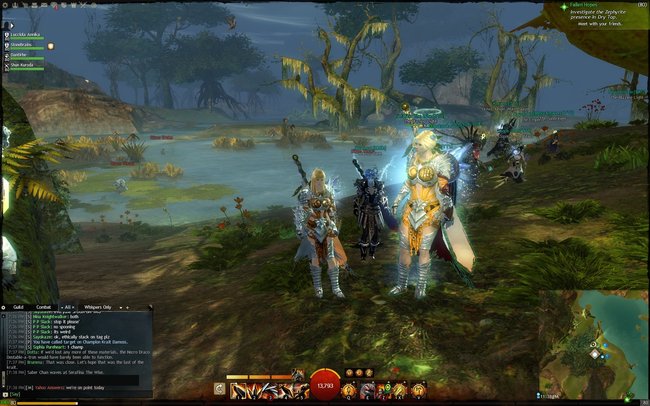Select the All chat tab

[x=69, y=307]
